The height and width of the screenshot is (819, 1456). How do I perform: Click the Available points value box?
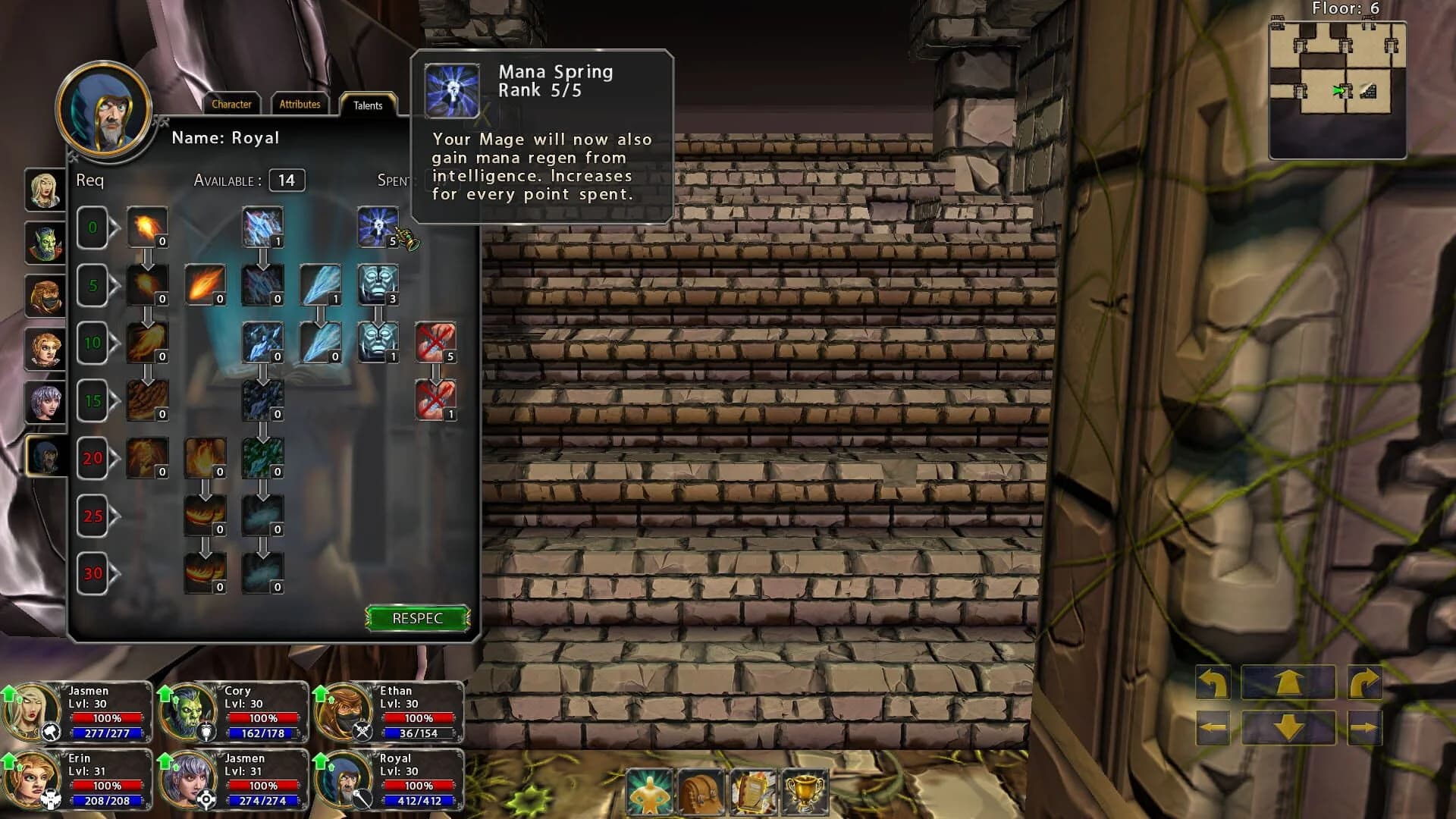coord(287,180)
